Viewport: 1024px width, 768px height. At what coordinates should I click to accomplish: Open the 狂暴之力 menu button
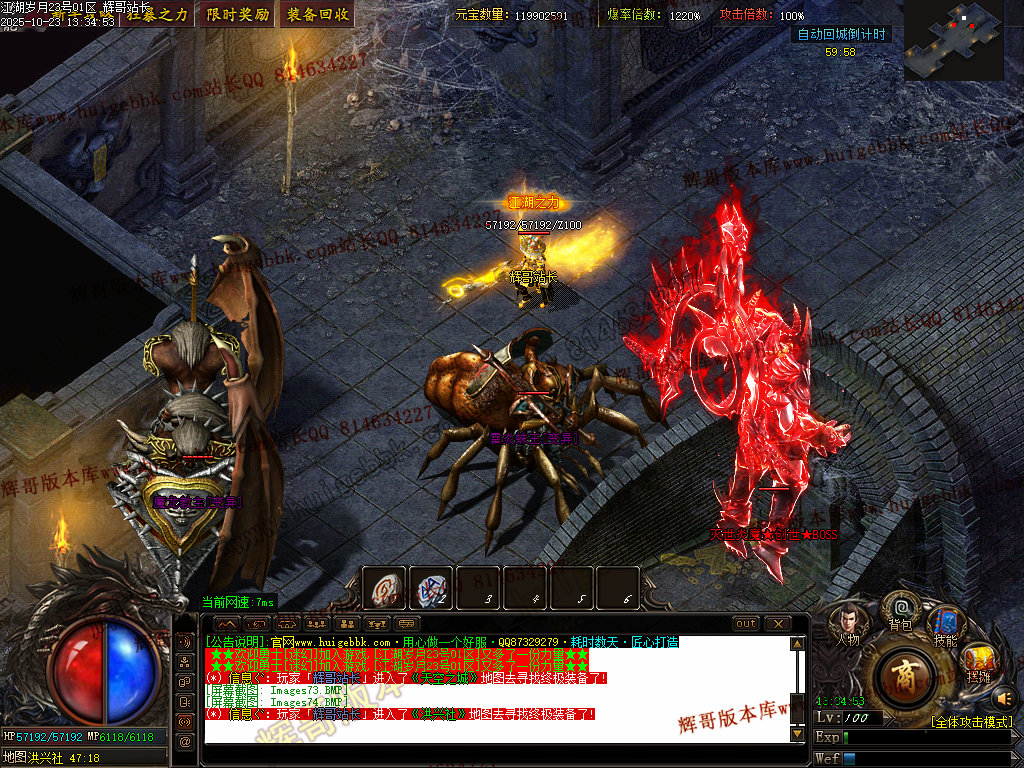(157, 14)
